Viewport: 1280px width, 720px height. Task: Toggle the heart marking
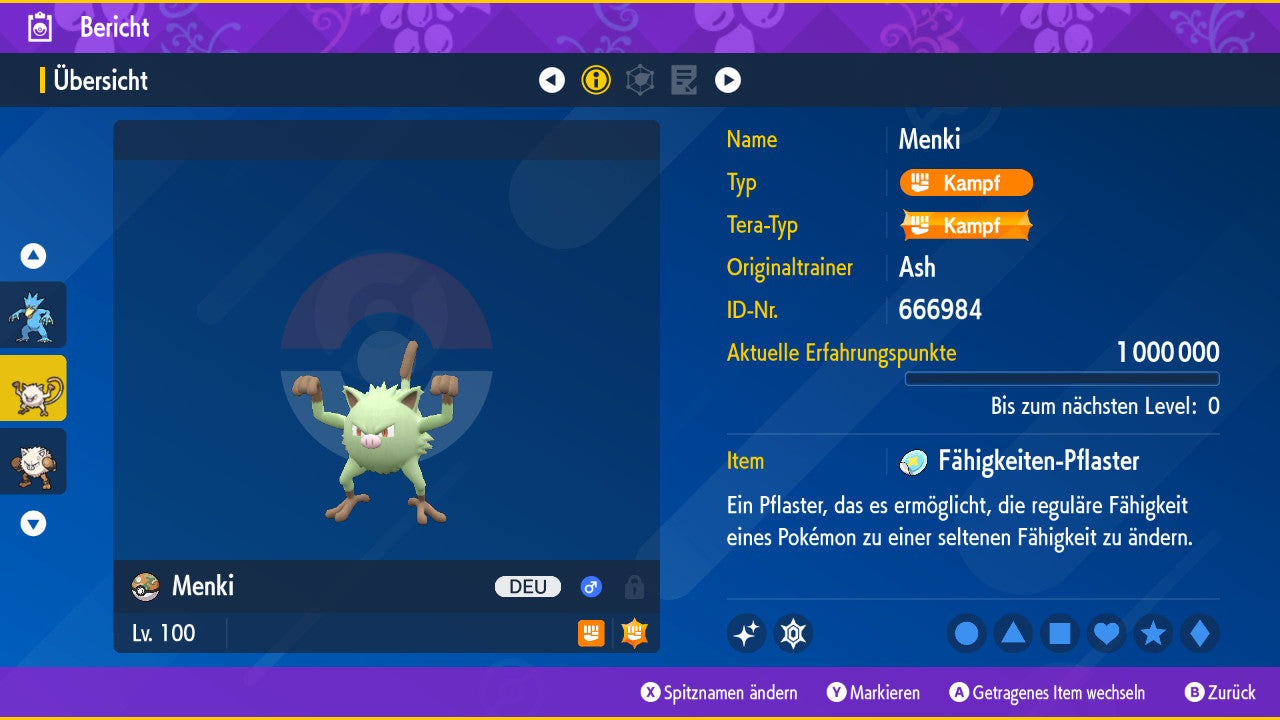click(x=1107, y=633)
